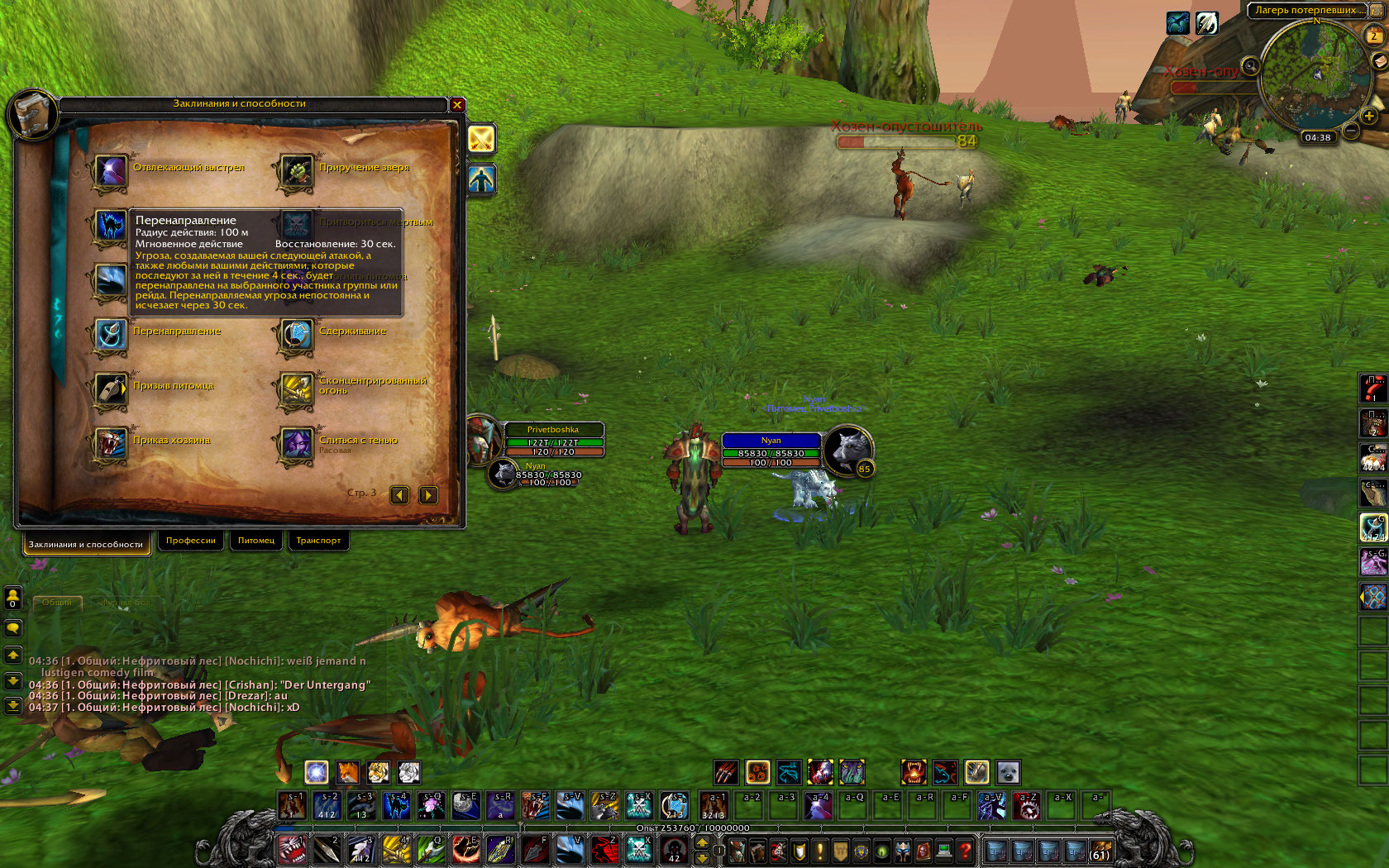
Task: Click the Nyan pet unit frame
Action: click(x=771, y=451)
